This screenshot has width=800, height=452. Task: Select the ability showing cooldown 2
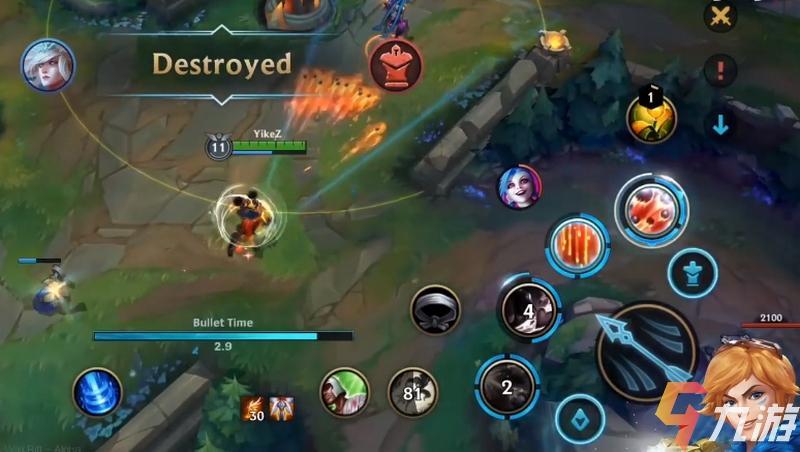click(x=508, y=386)
